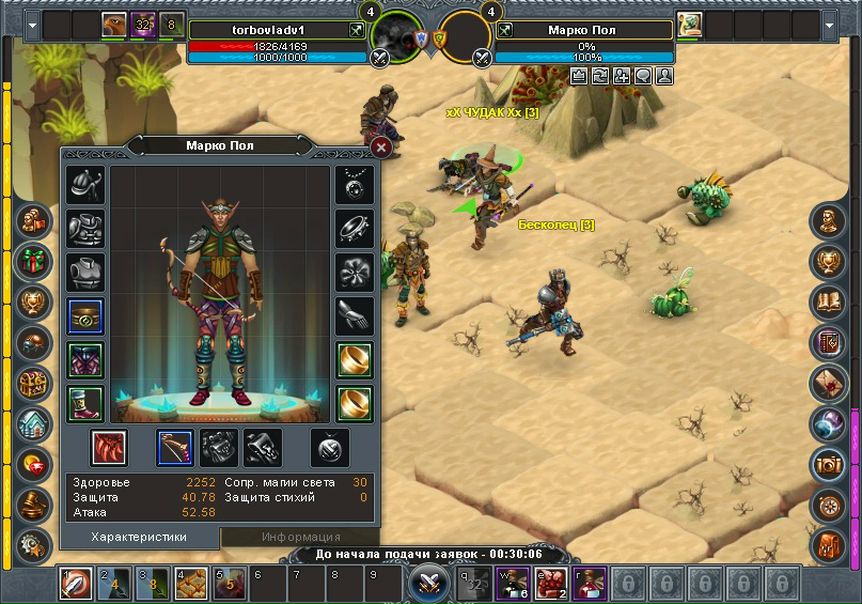This screenshot has width=862, height=604.
Task: Activate the crossed swords battle button
Action: coord(430,580)
